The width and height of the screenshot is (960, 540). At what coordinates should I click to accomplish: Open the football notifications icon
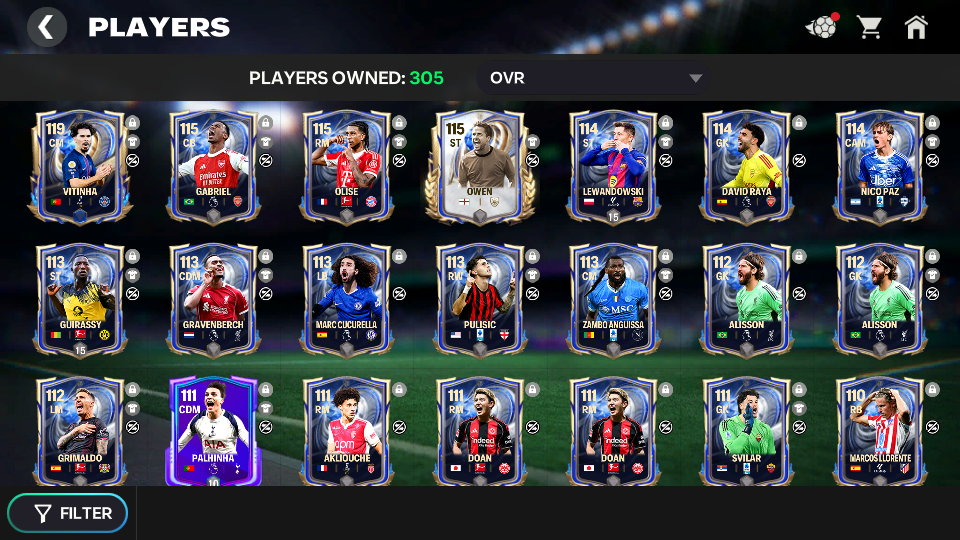tap(821, 27)
